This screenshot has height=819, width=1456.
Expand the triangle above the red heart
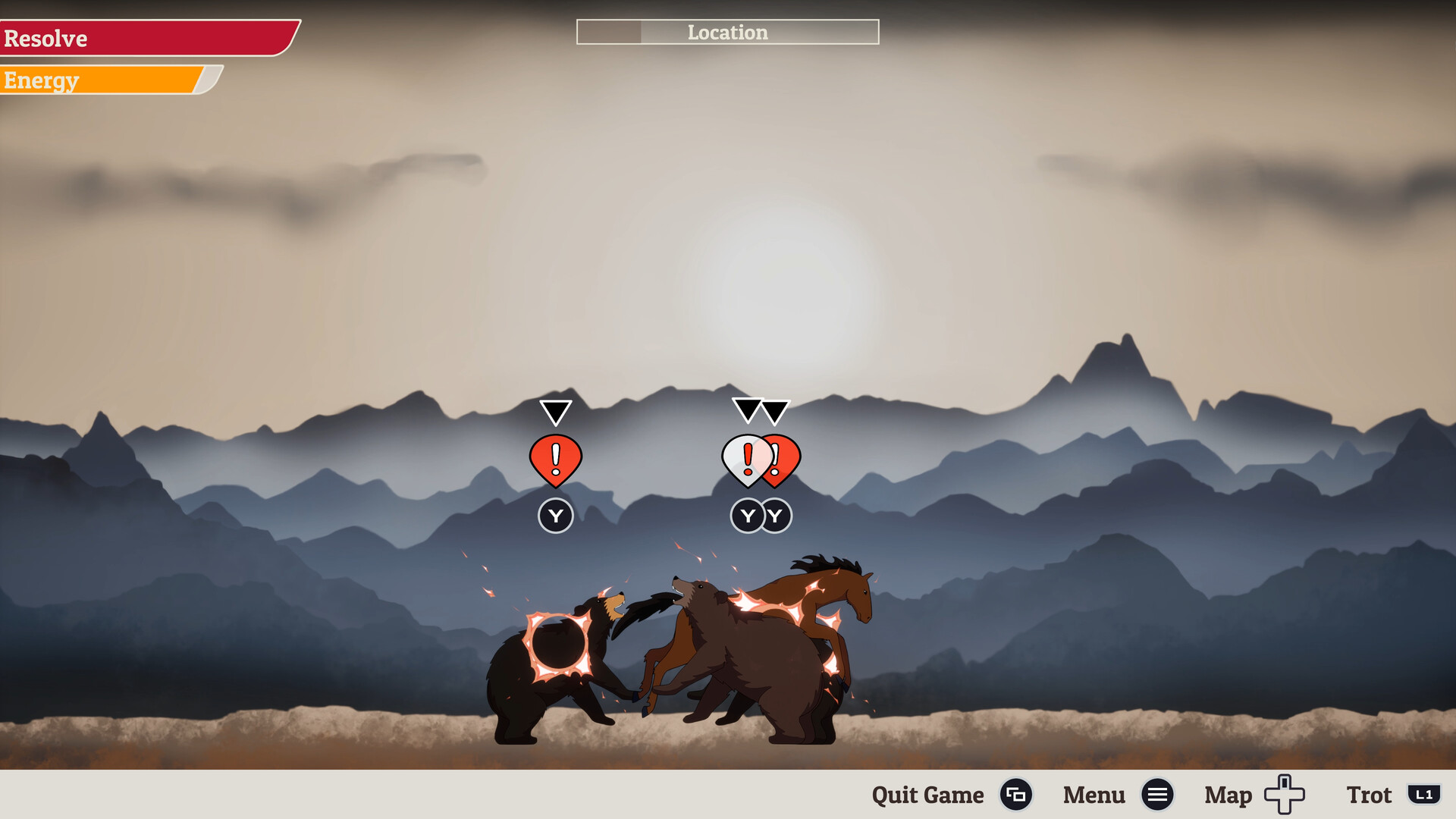(775, 413)
